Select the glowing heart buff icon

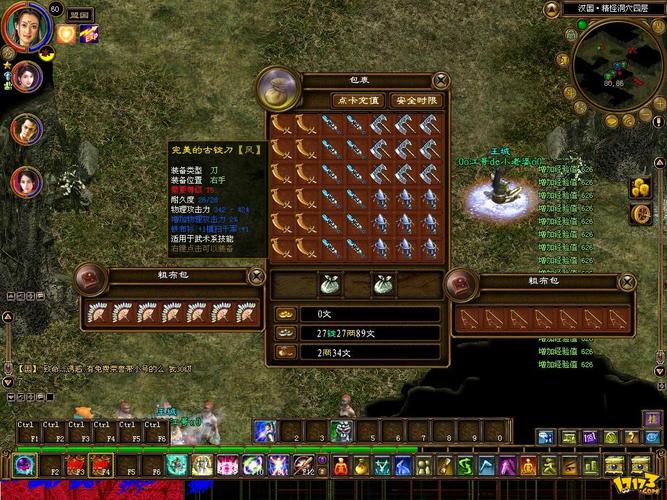67,35
